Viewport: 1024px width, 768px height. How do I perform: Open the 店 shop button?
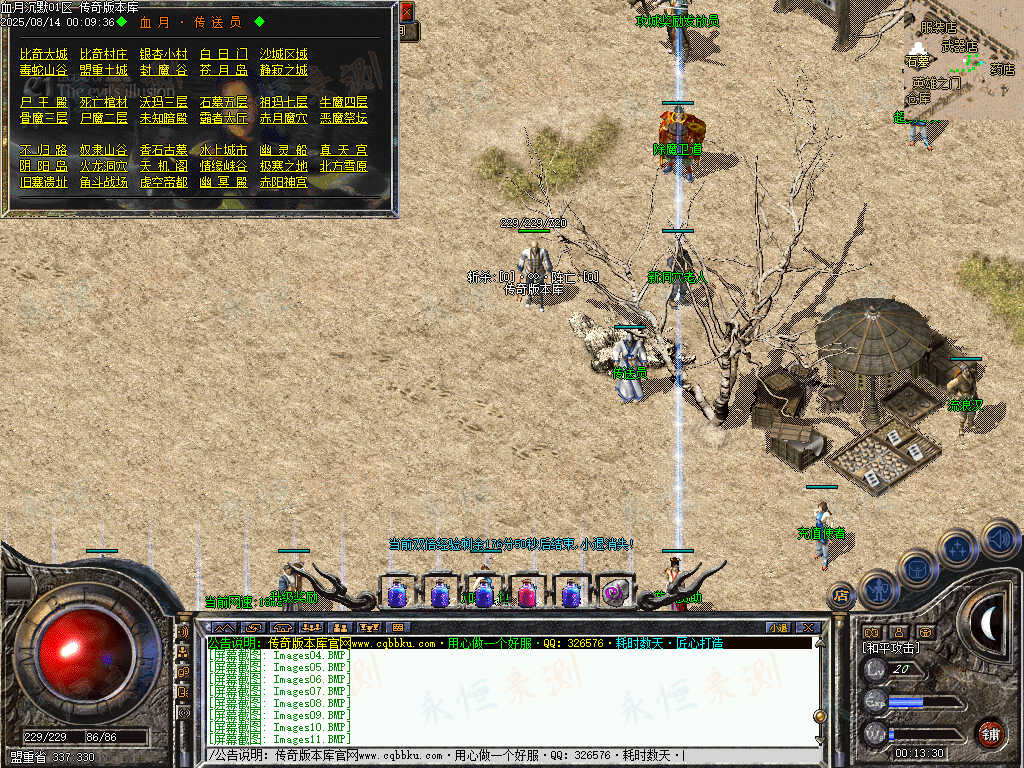[840, 595]
